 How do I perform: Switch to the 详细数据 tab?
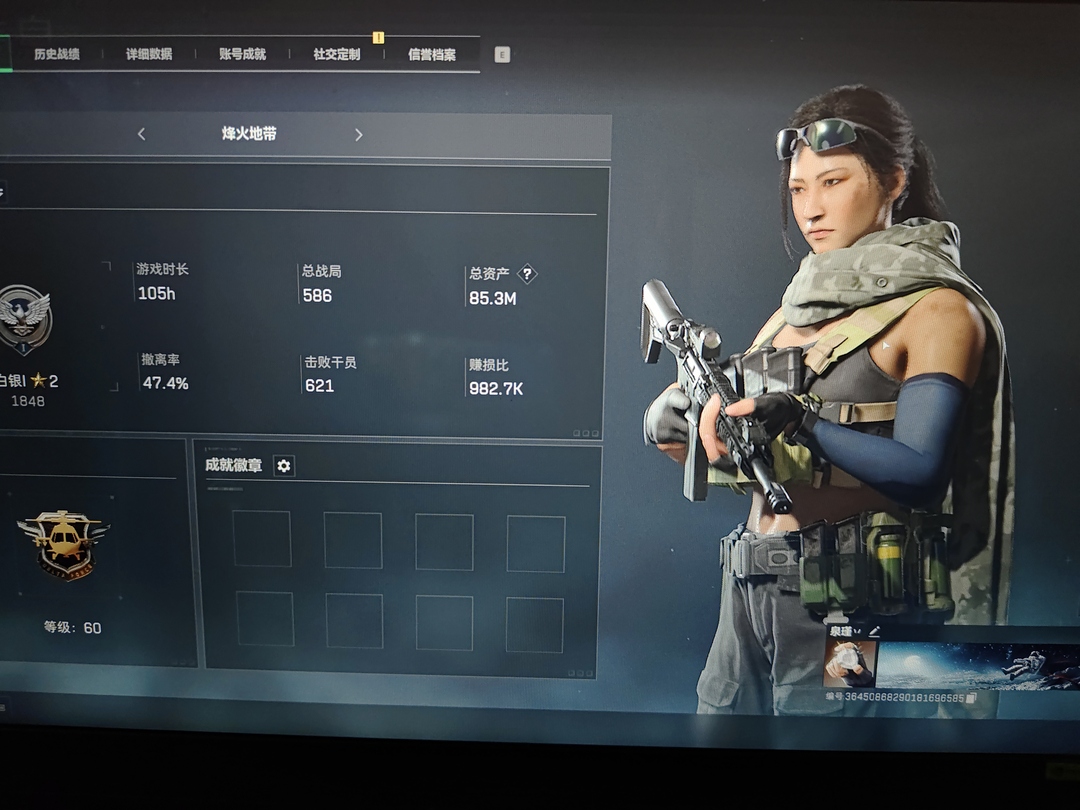[x=149, y=54]
